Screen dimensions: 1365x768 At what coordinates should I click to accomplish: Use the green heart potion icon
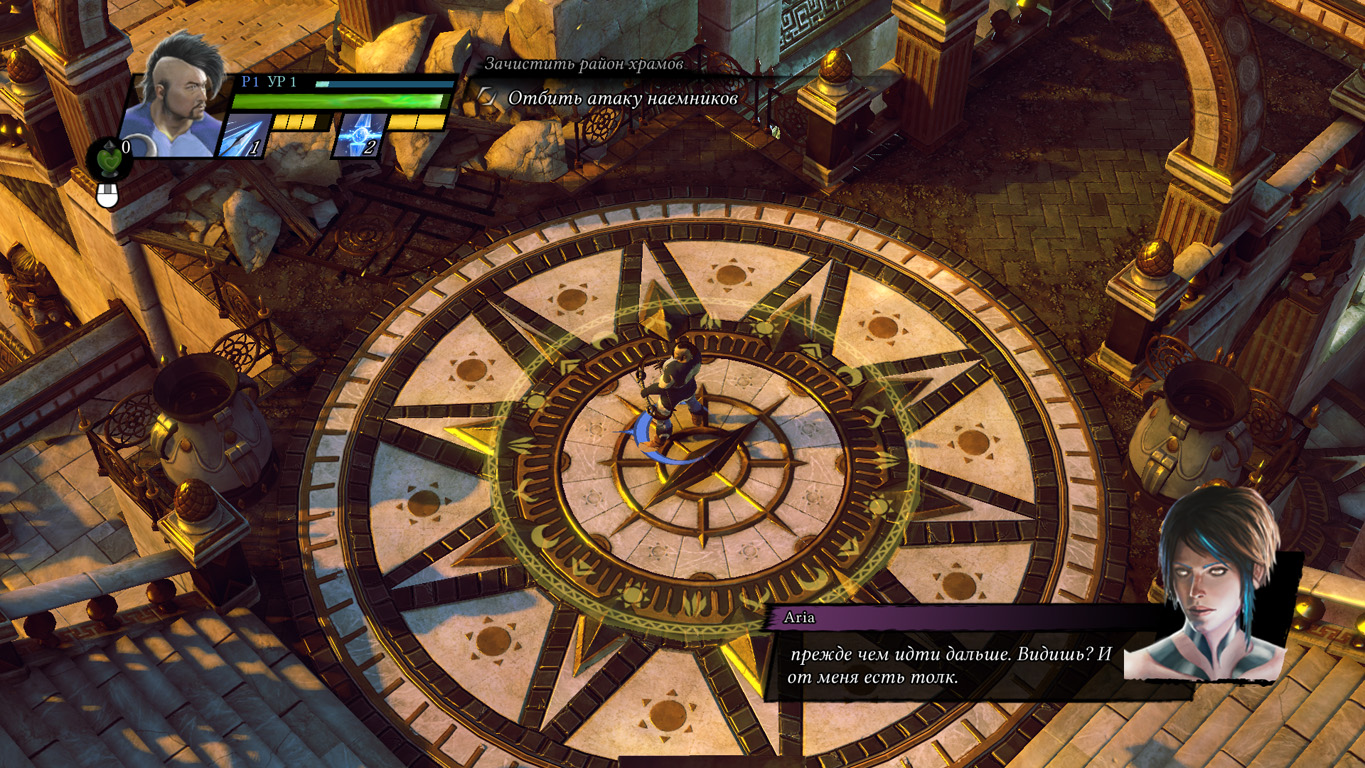pos(105,157)
